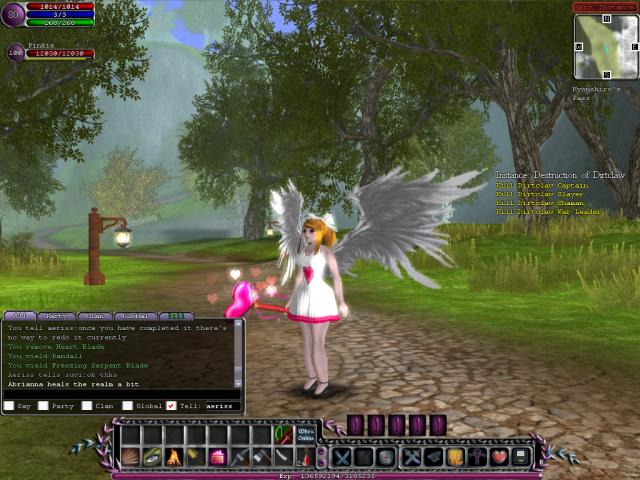Open the minimap
This screenshot has height=480, width=640.
tap(606, 46)
